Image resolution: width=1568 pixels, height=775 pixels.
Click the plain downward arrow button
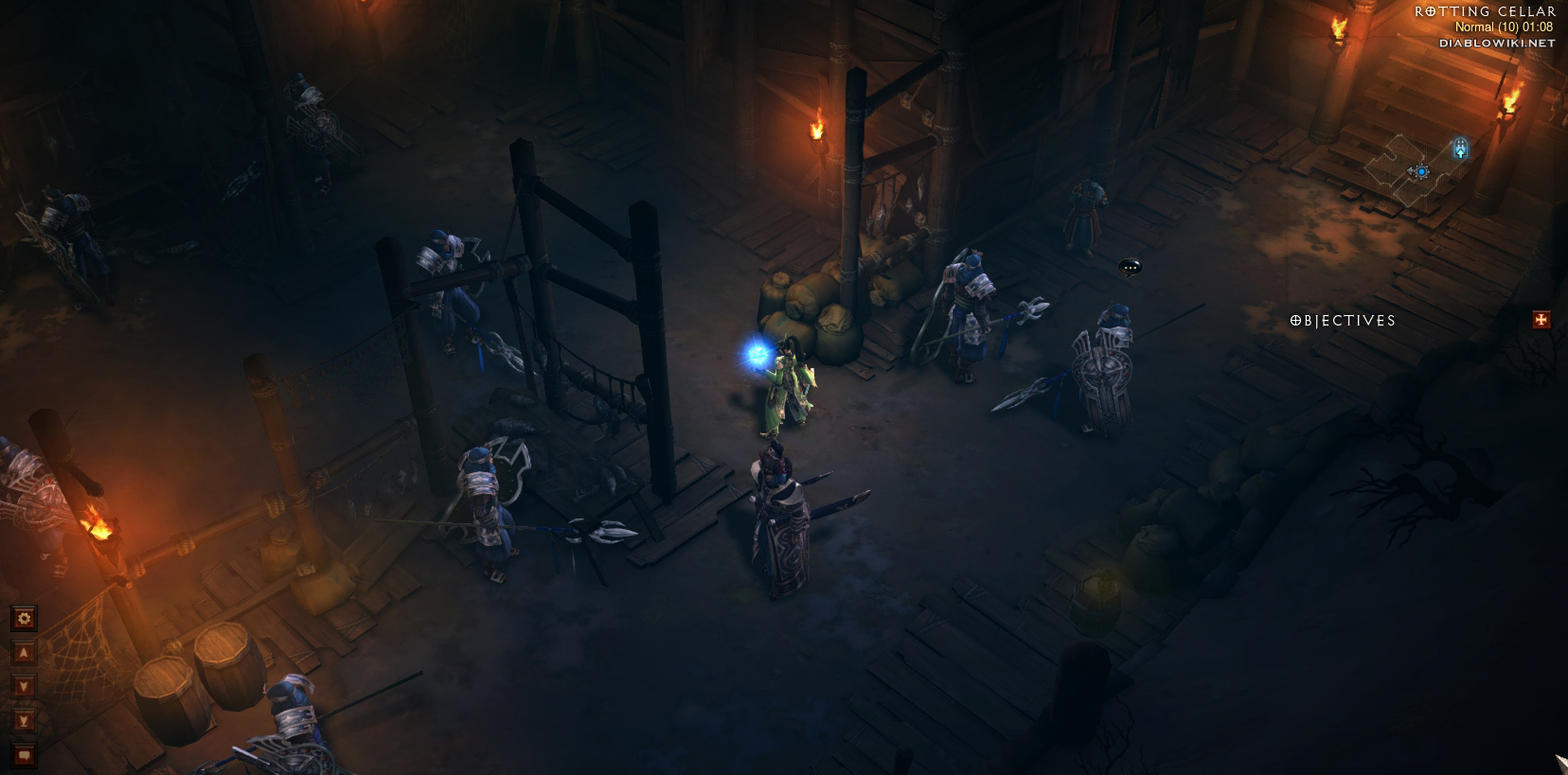24,687
